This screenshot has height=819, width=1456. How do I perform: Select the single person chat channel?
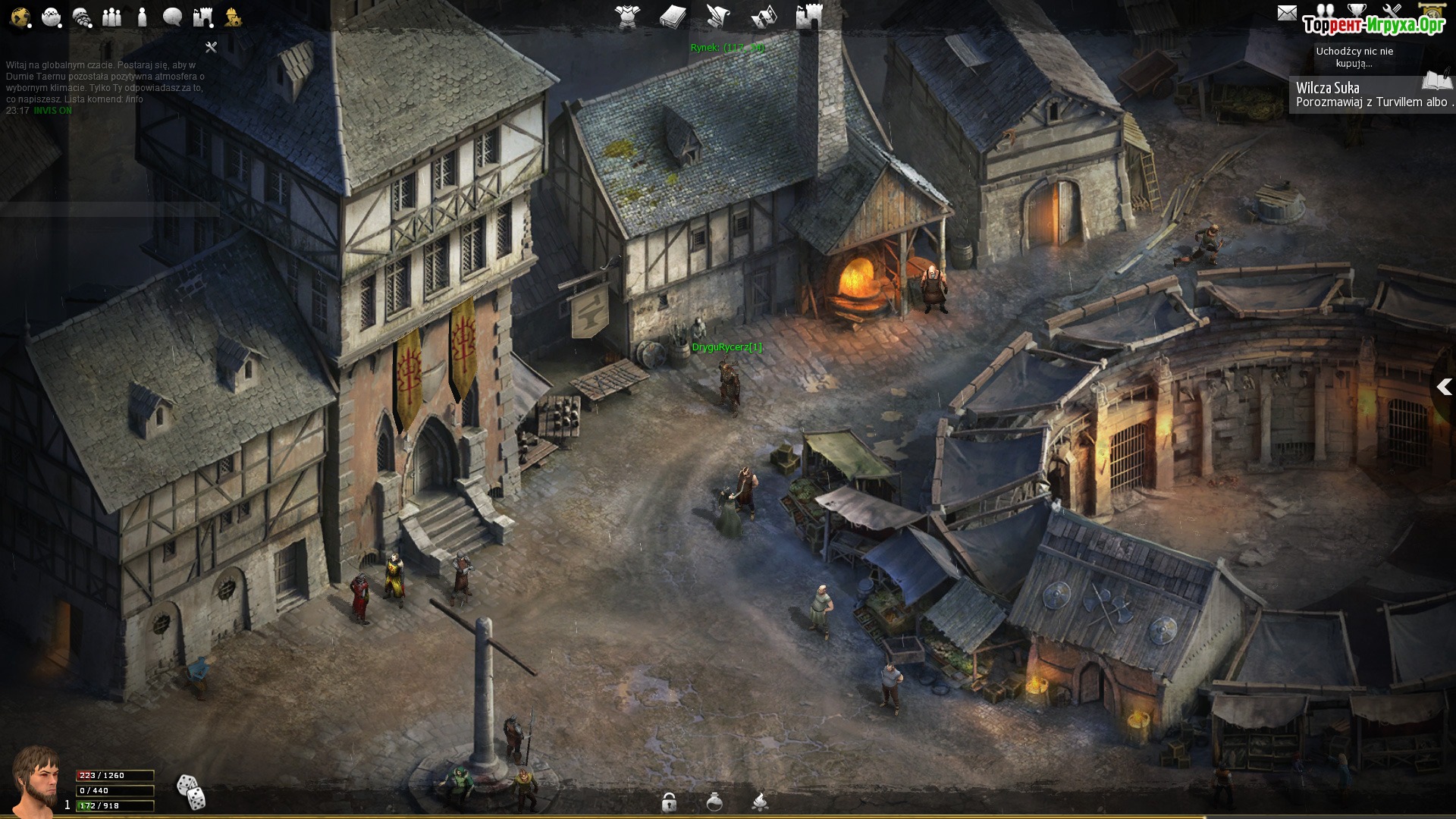(142, 17)
